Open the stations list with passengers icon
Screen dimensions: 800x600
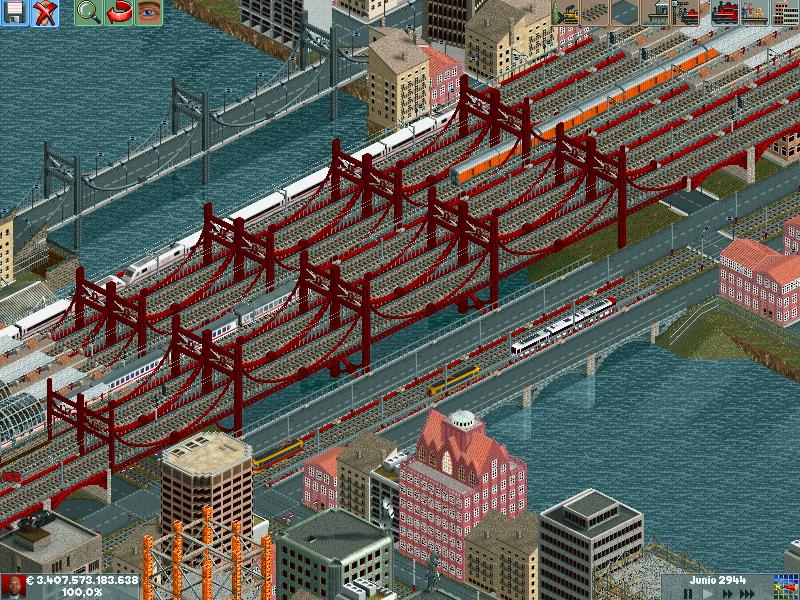pos(755,13)
